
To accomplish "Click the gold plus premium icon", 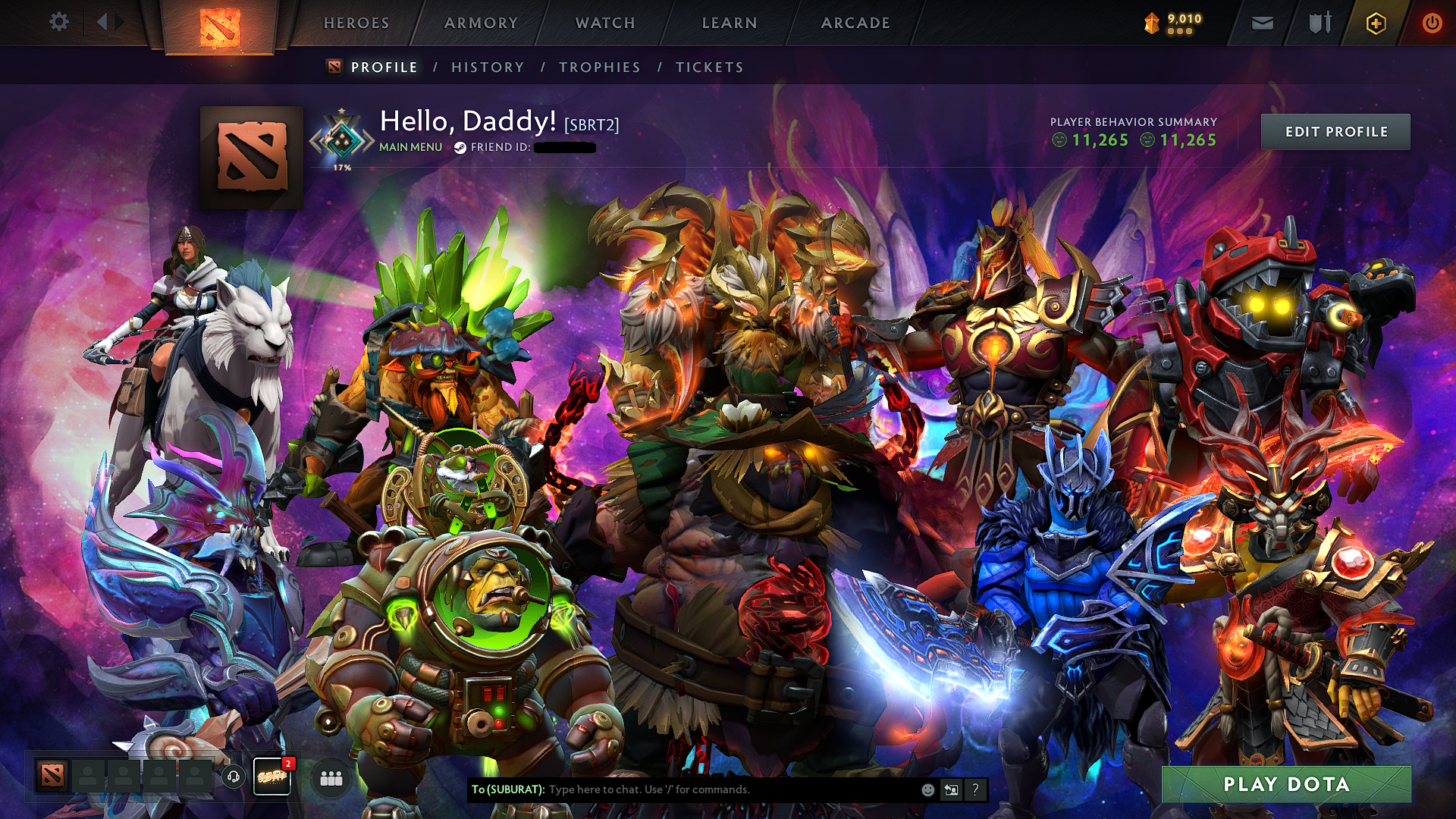I will coord(1377,23).
